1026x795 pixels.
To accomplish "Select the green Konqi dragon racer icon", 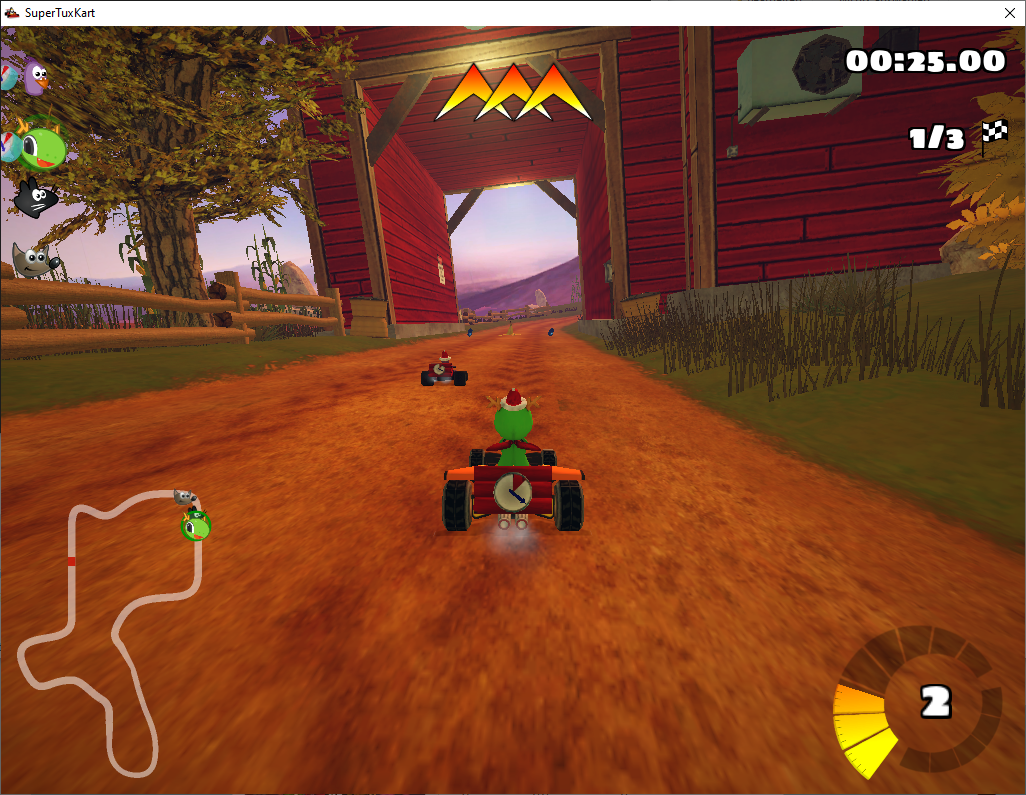I will (42, 147).
